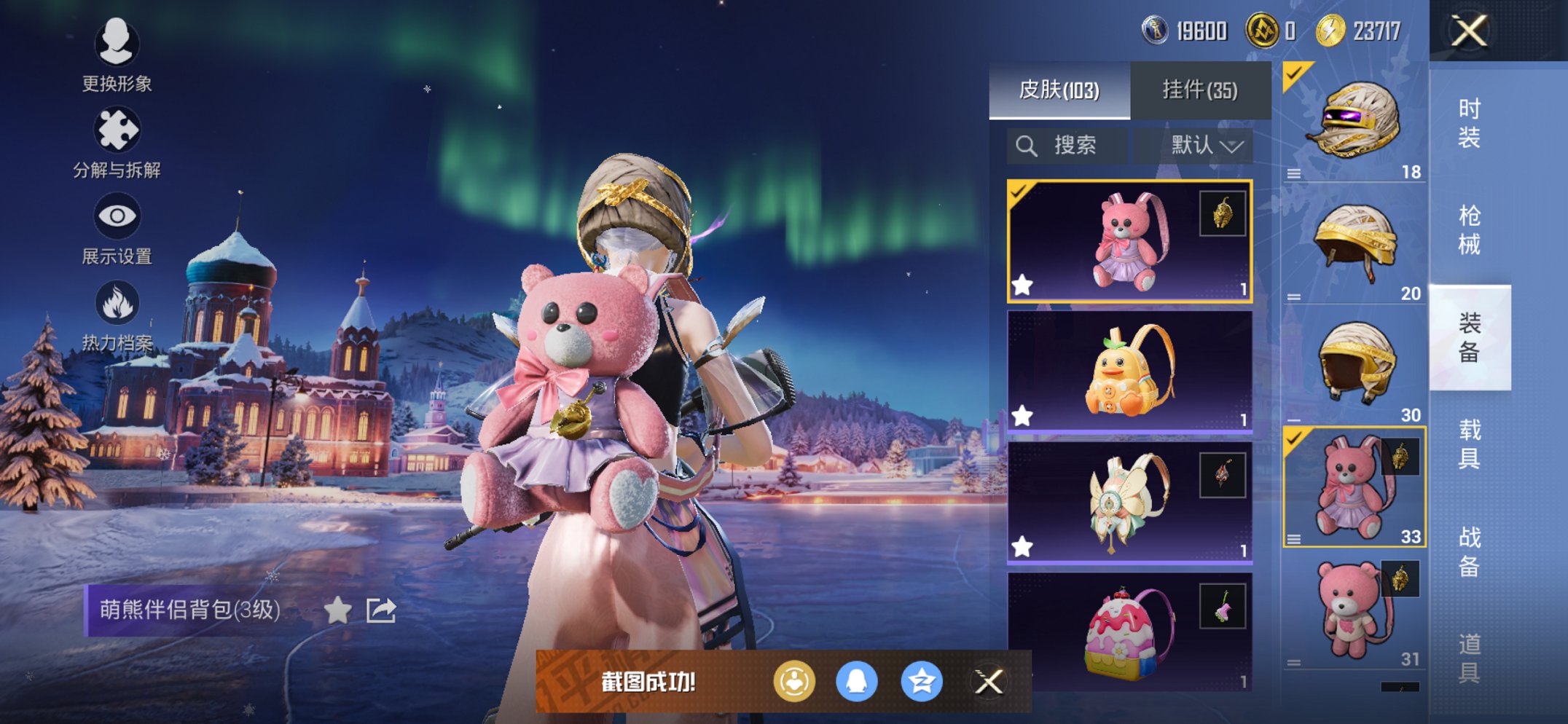1568x724 pixels.
Task: Open the 枪械 firearms category
Action: pyautogui.click(x=1469, y=229)
